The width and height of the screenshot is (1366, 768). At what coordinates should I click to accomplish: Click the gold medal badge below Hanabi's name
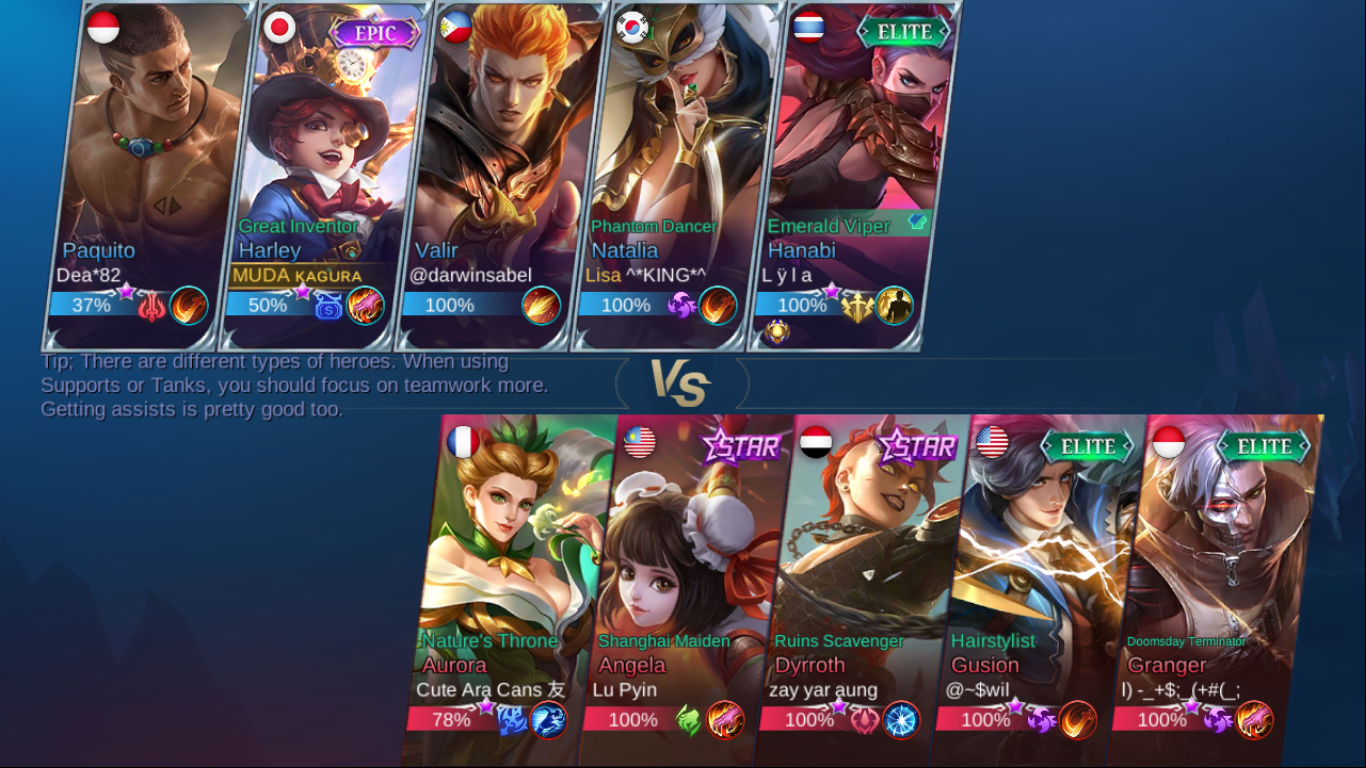click(x=777, y=331)
